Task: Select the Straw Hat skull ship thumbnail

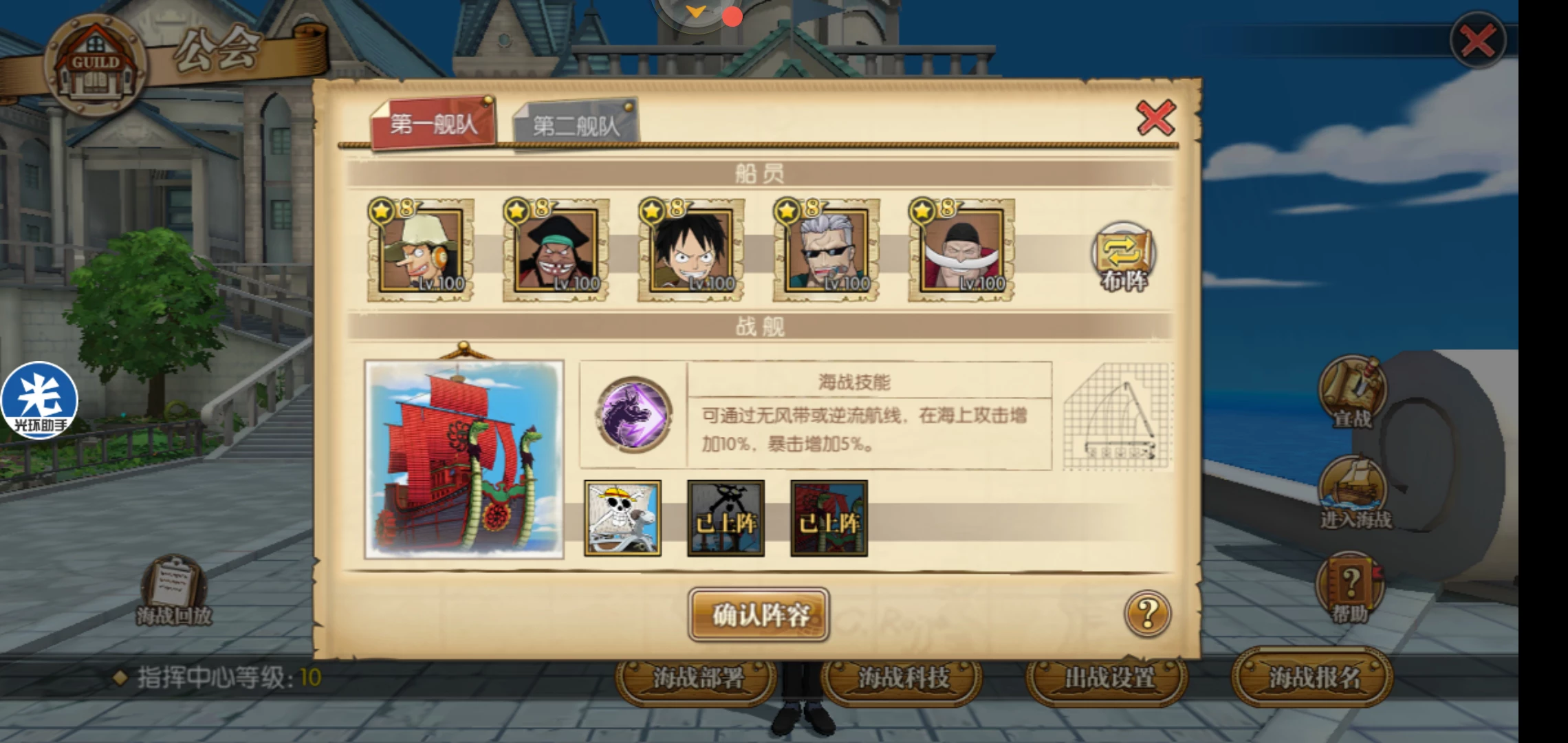Action: point(622,518)
